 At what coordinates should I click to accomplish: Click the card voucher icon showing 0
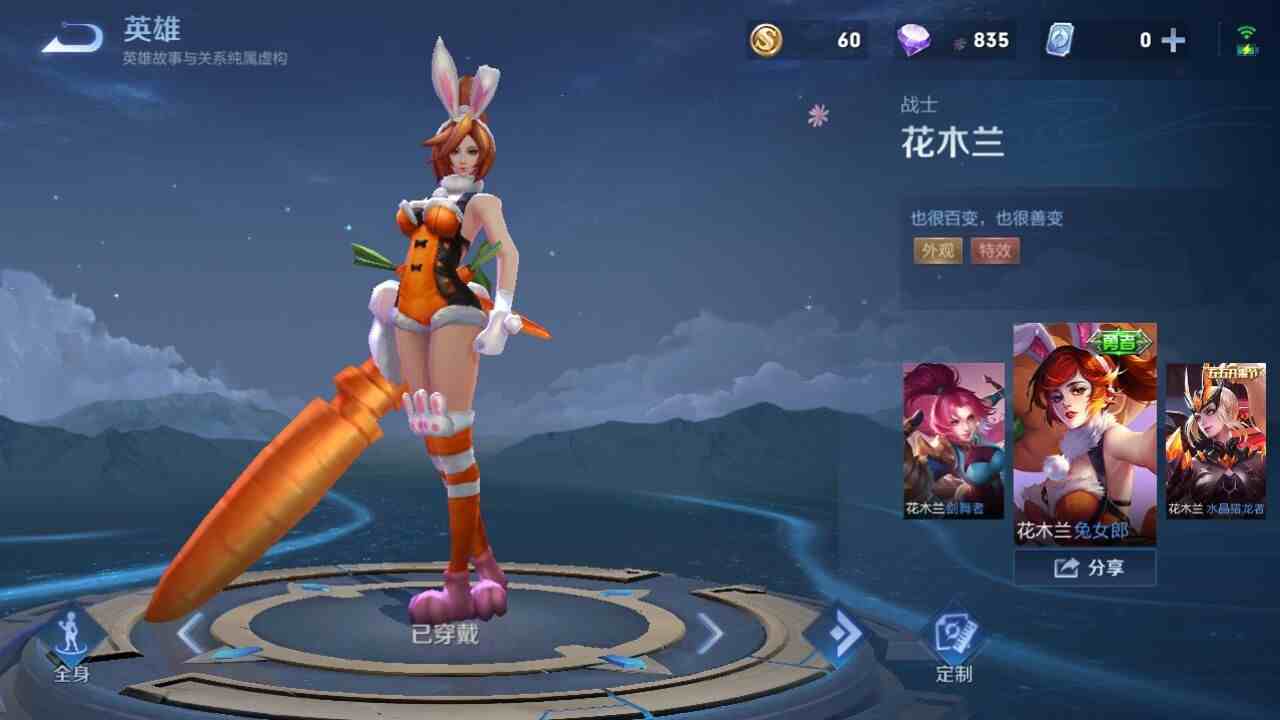(1059, 41)
